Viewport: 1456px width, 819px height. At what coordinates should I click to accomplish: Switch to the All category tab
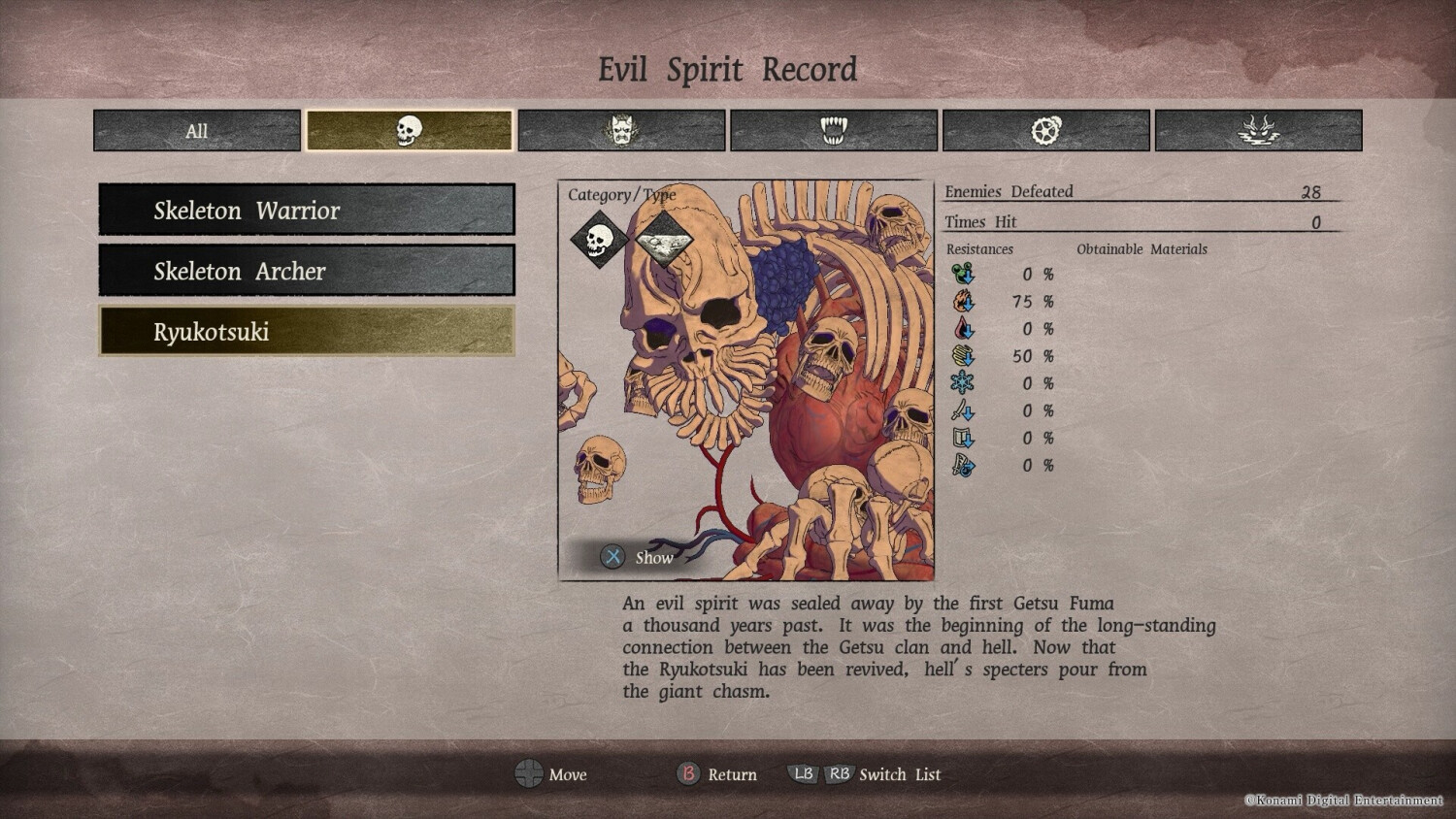click(197, 131)
